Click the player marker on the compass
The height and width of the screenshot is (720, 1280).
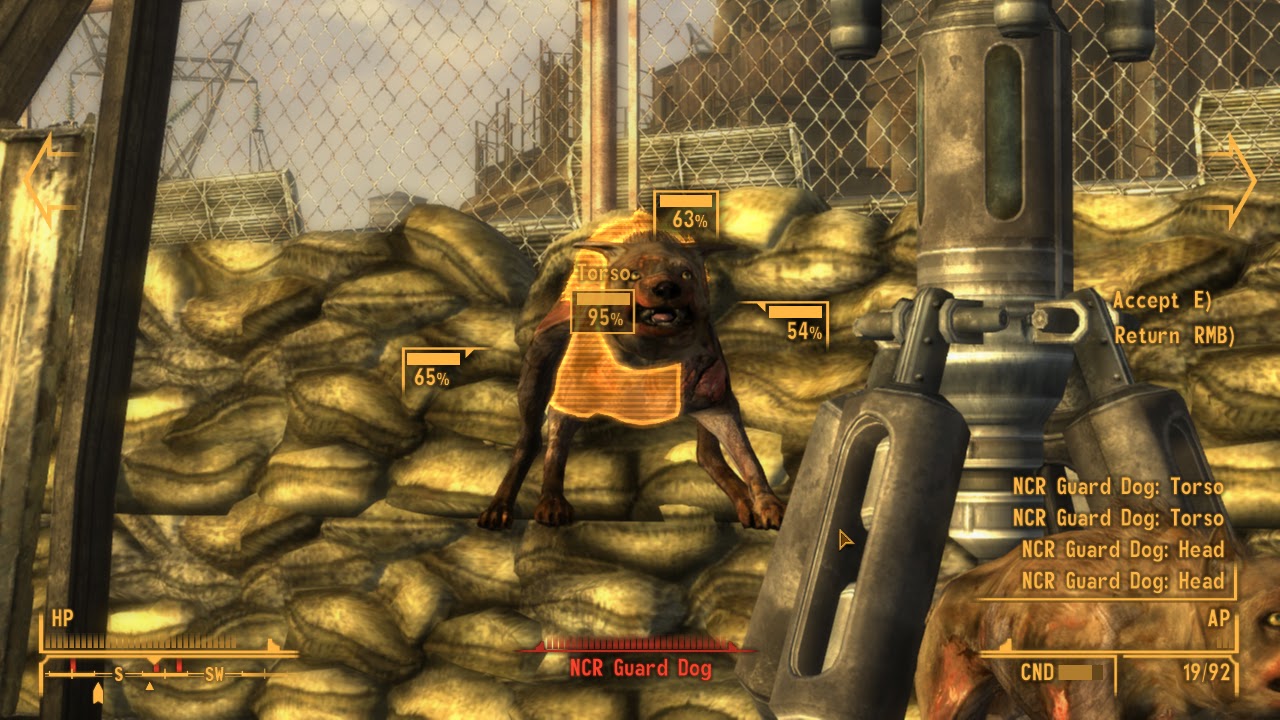[x=97, y=692]
